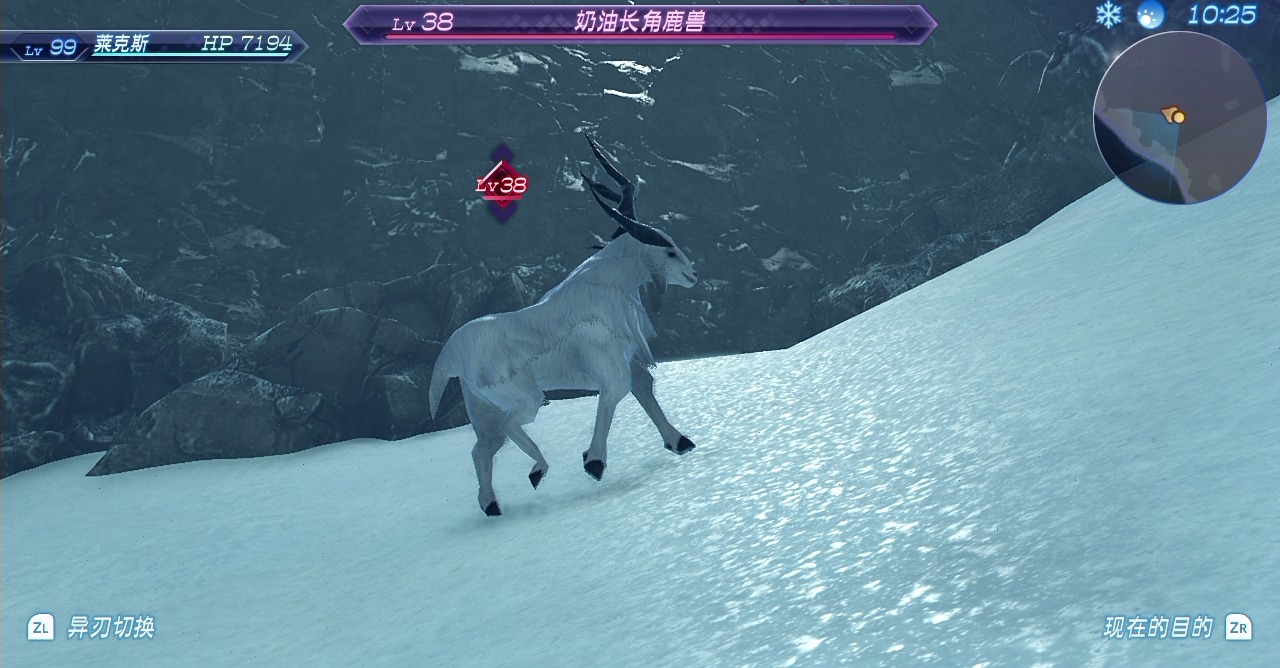
Task: Select the 奶油长角鹿兽 target name bar
Action: coord(640,23)
